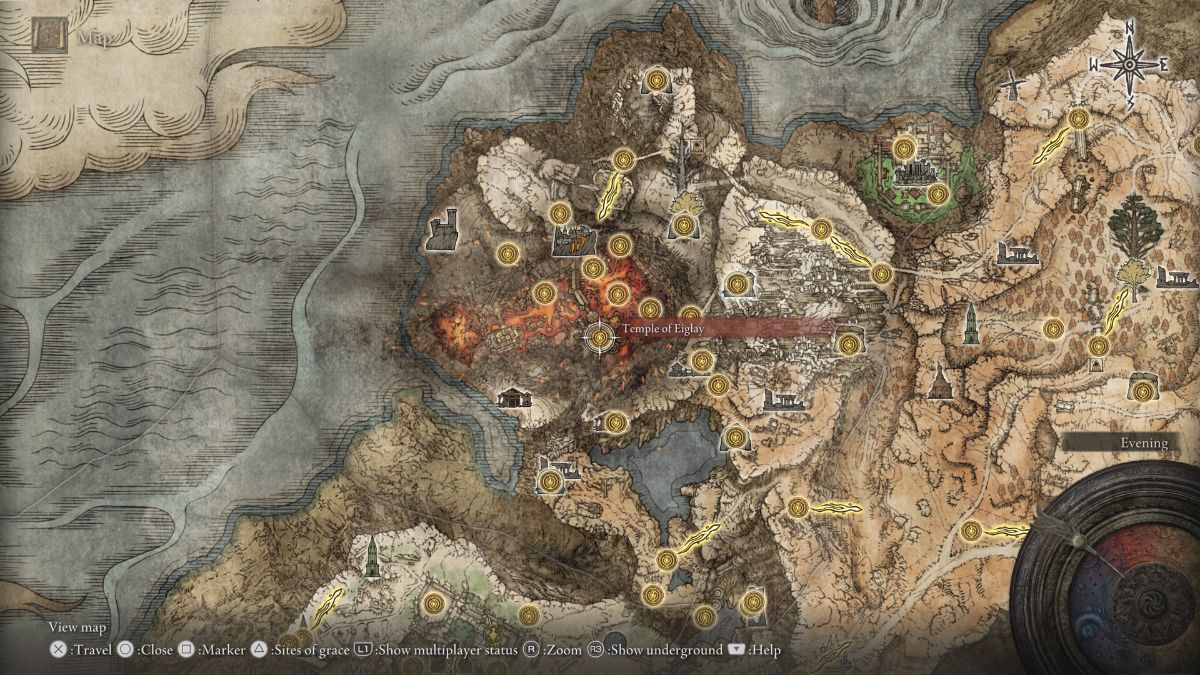Select the Volcano Manor building icon above the lava
Viewport: 1200px width, 675px height.
[573, 240]
